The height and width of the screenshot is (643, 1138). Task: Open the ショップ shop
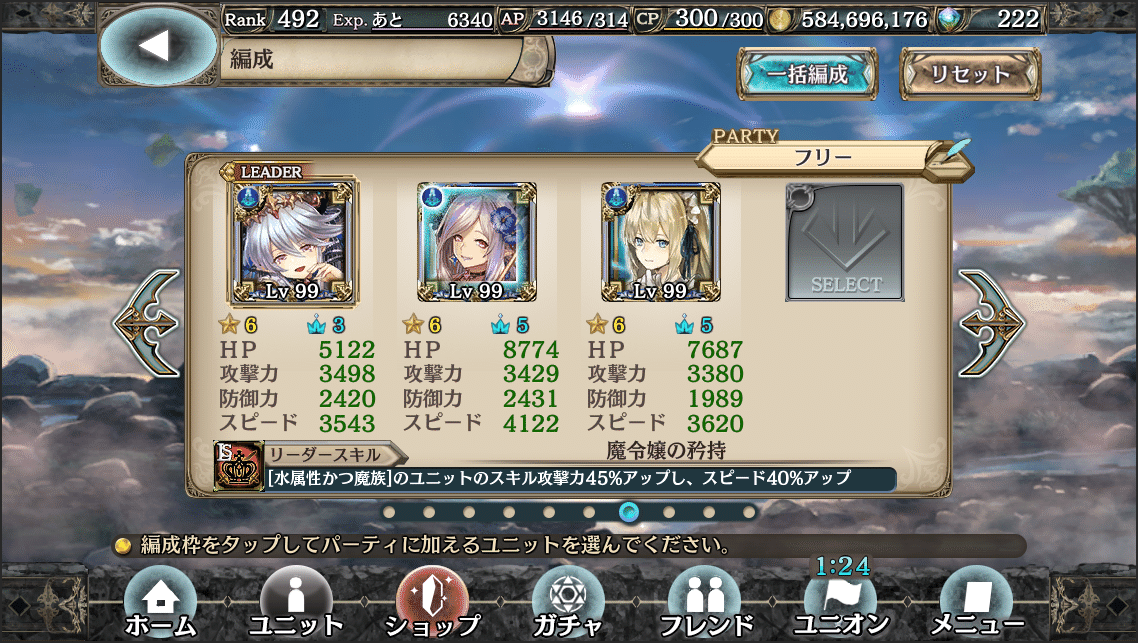point(433,602)
